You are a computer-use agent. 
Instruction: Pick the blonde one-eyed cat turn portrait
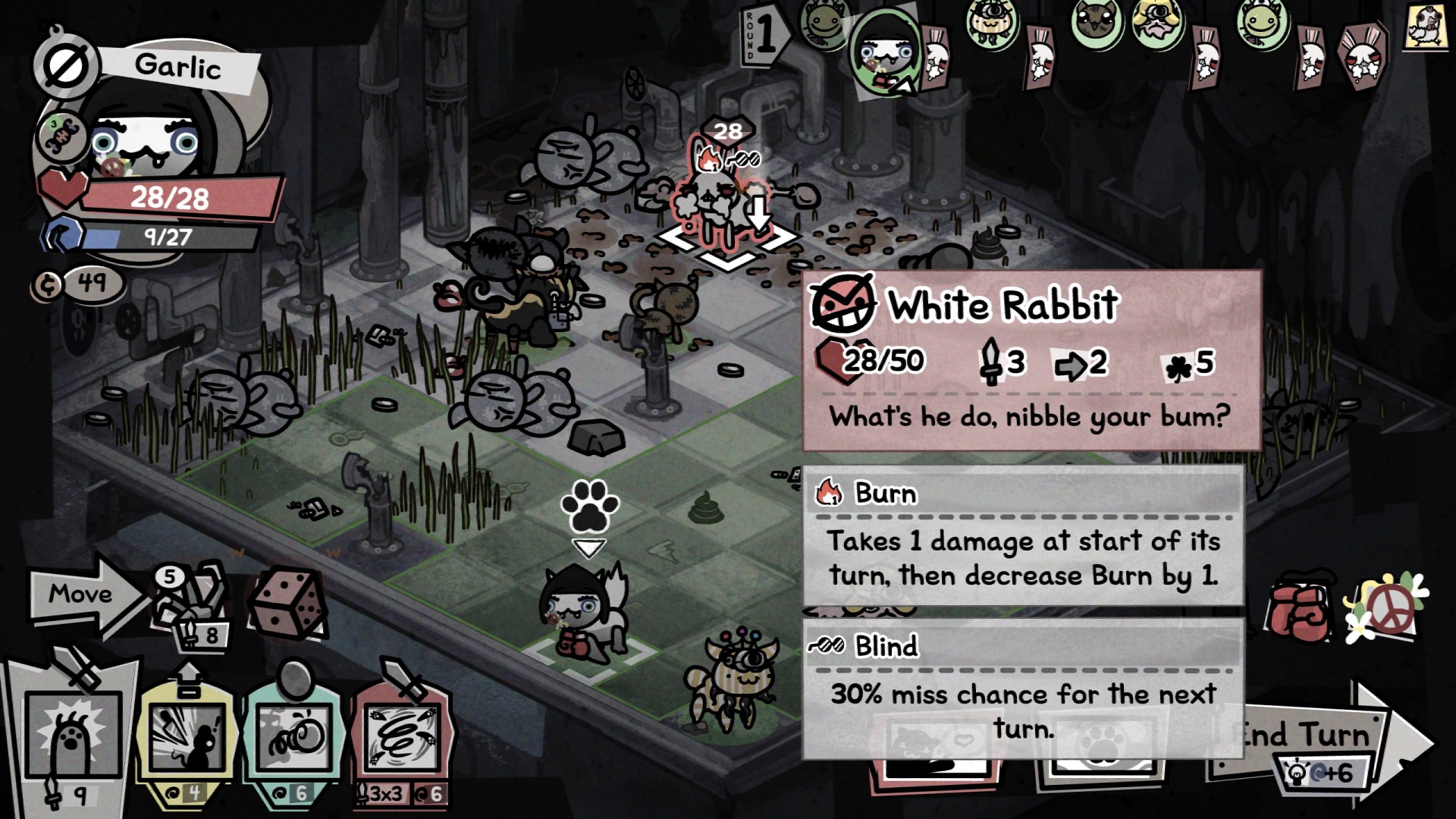[x=1157, y=23]
